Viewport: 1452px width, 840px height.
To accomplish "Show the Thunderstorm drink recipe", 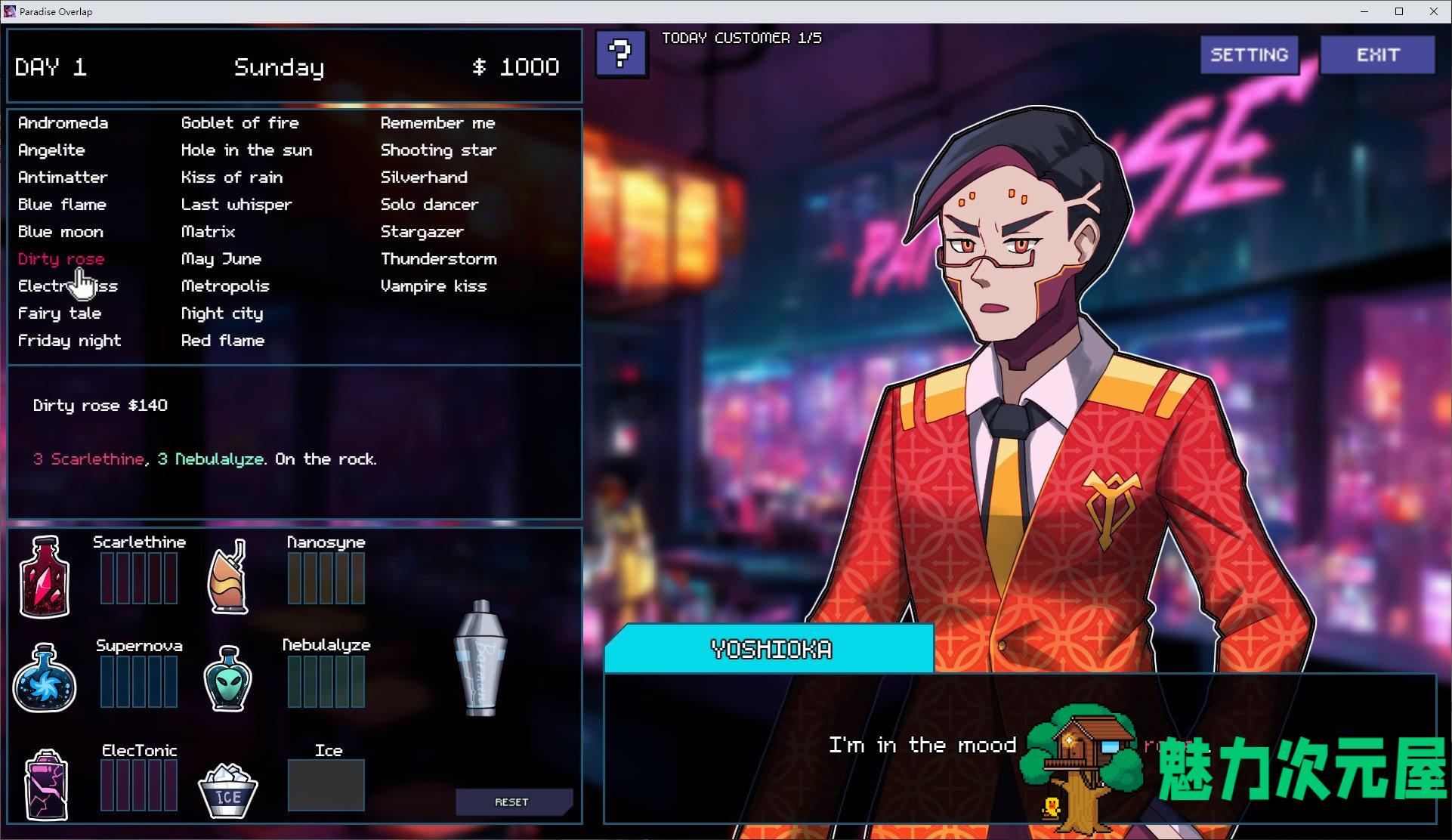I will pyautogui.click(x=438, y=259).
